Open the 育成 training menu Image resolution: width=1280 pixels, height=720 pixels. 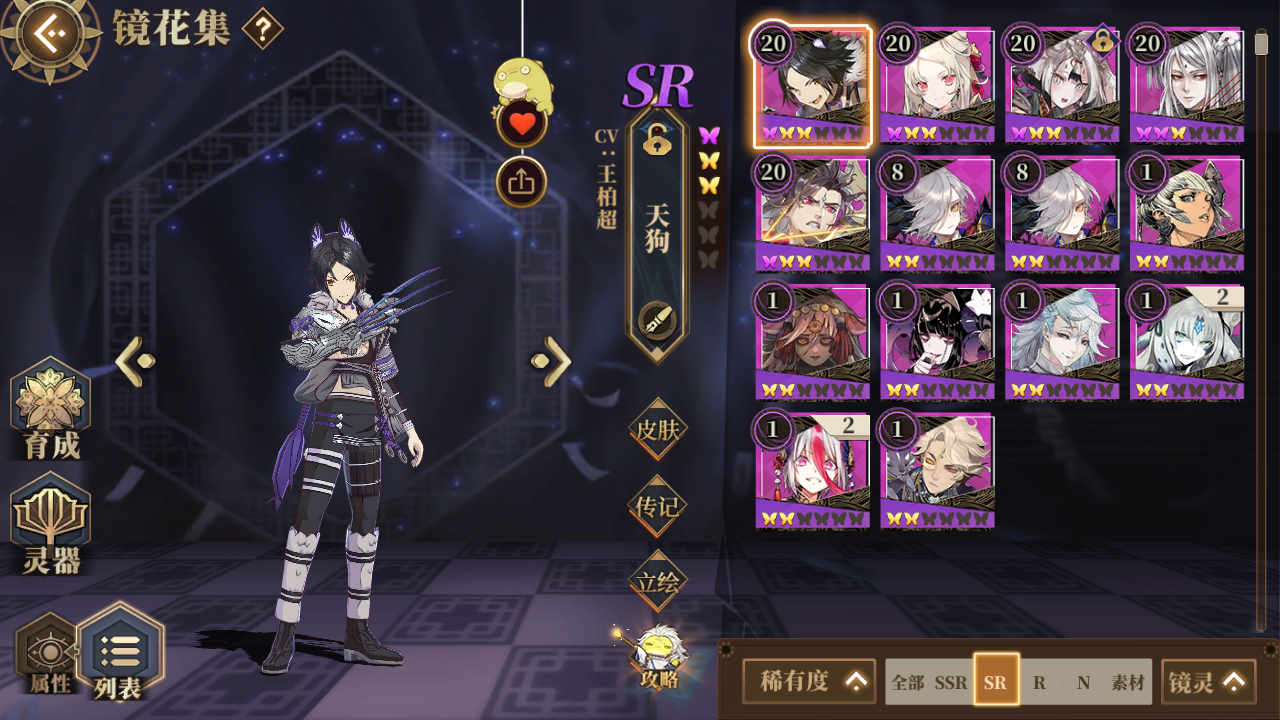(51, 409)
